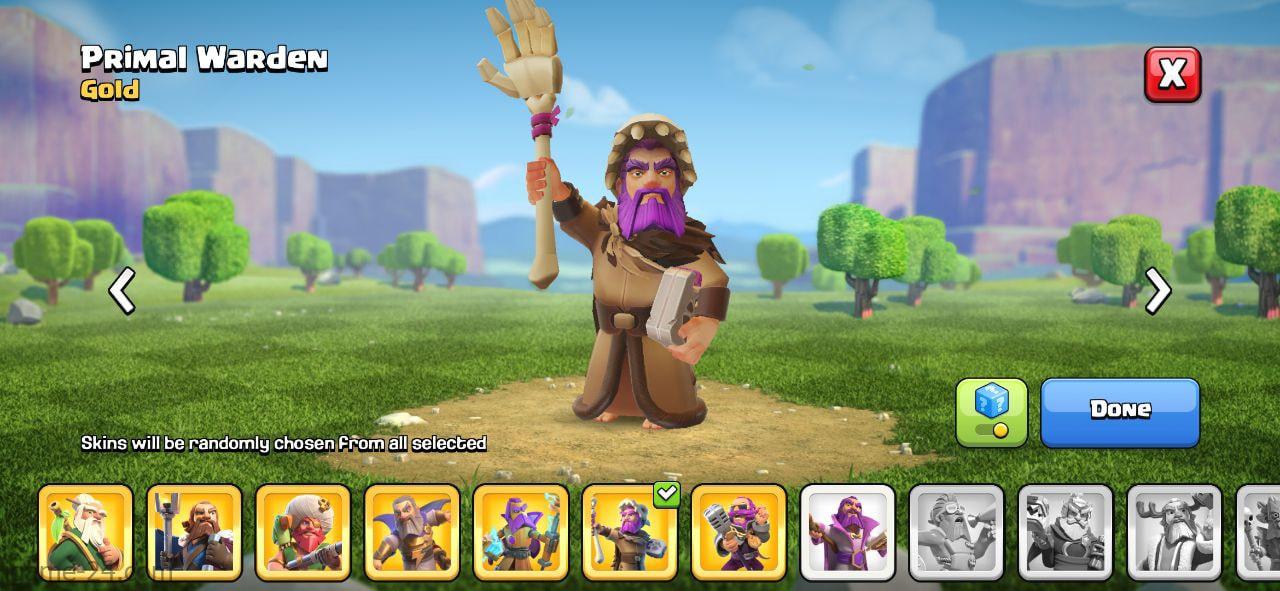Select the locked antlered warden skin
The image size is (1280, 591).
point(1175,532)
